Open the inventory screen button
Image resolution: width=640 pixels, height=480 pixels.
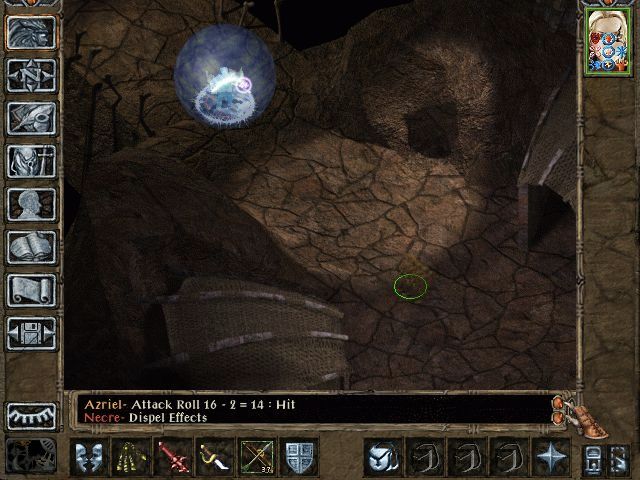coord(31,162)
